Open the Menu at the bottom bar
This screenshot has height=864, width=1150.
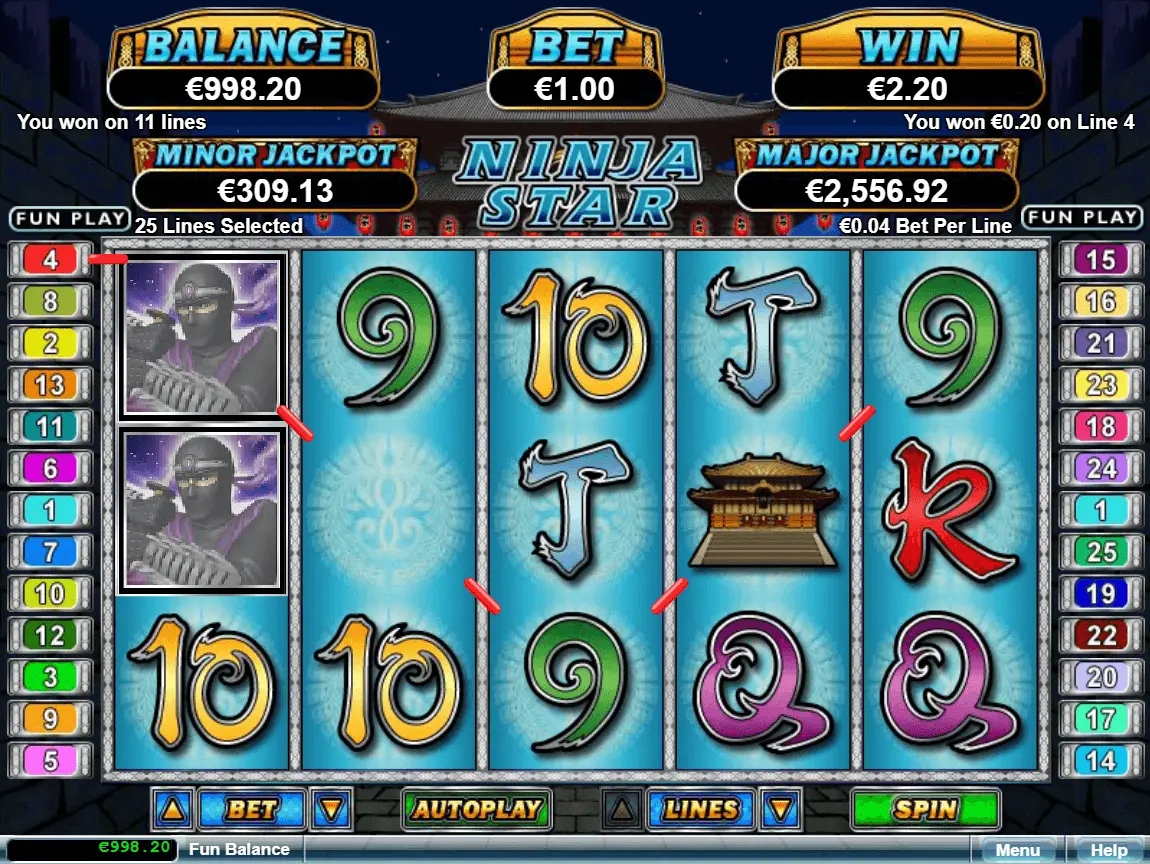[x=1017, y=851]
